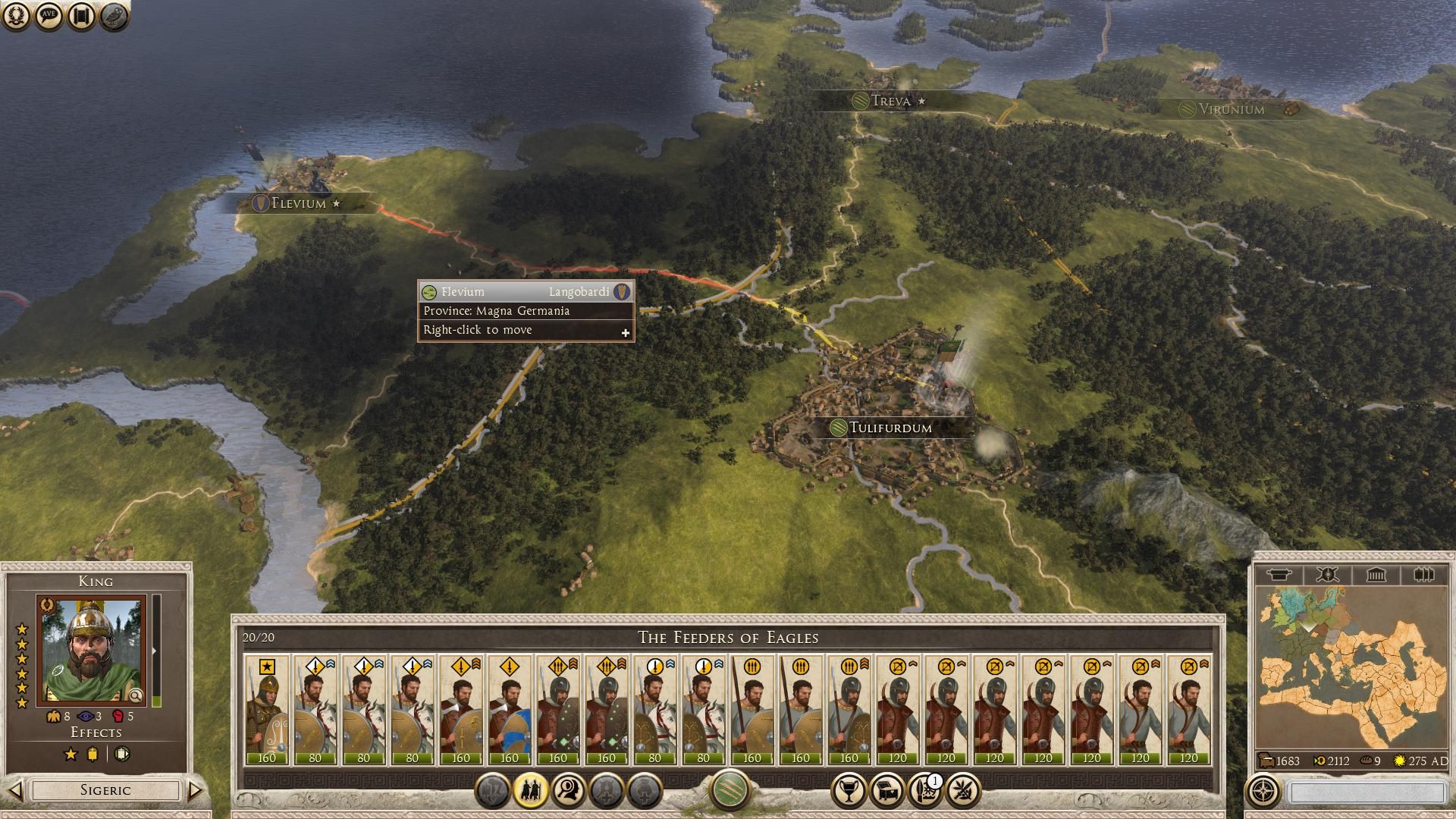Click the compass button beside end turn
Viewport: 1456px width, 819px height.
pos(1263,792)
